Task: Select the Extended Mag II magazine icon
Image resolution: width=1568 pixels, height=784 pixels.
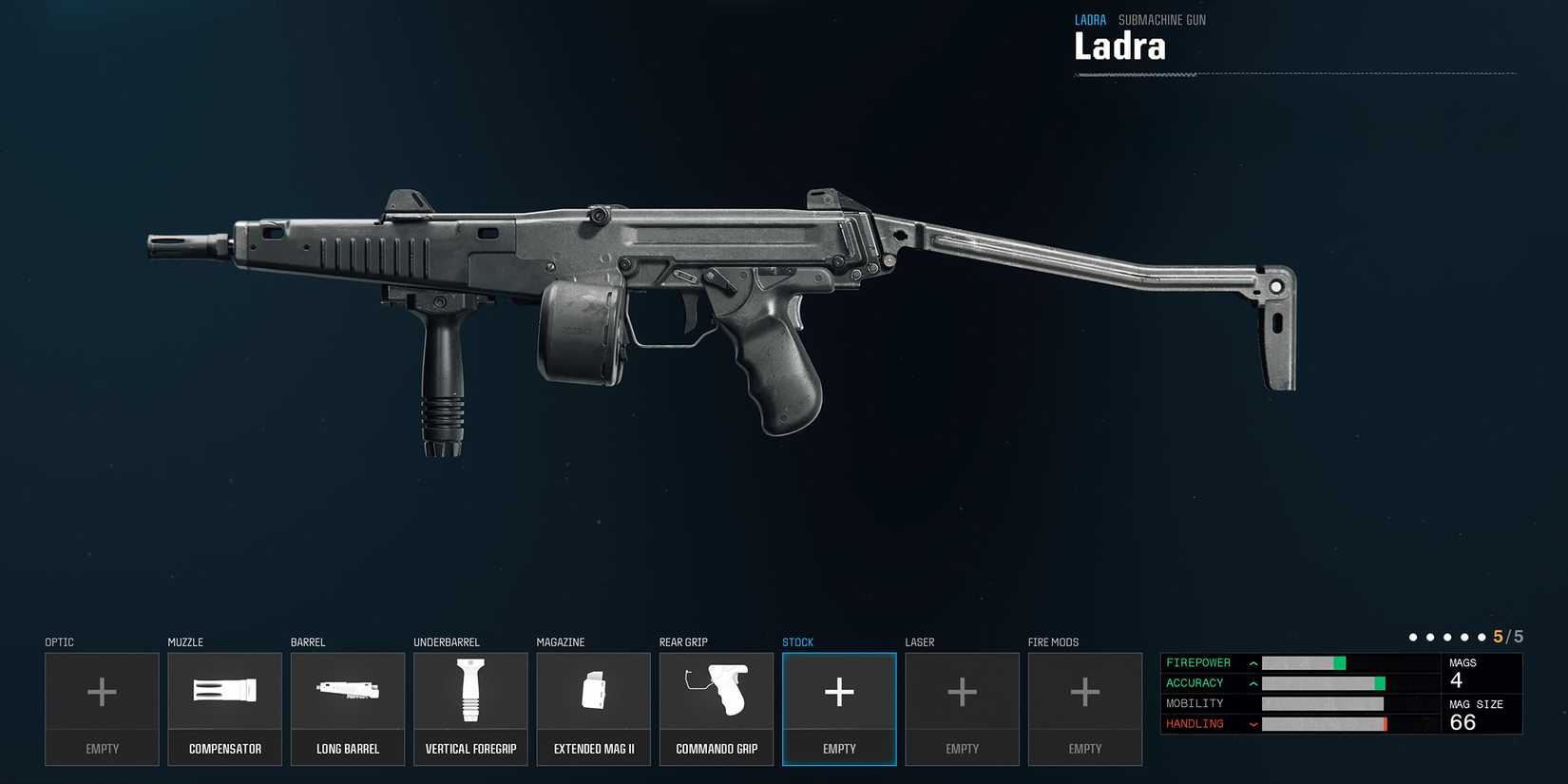Action: click(593, 691)
